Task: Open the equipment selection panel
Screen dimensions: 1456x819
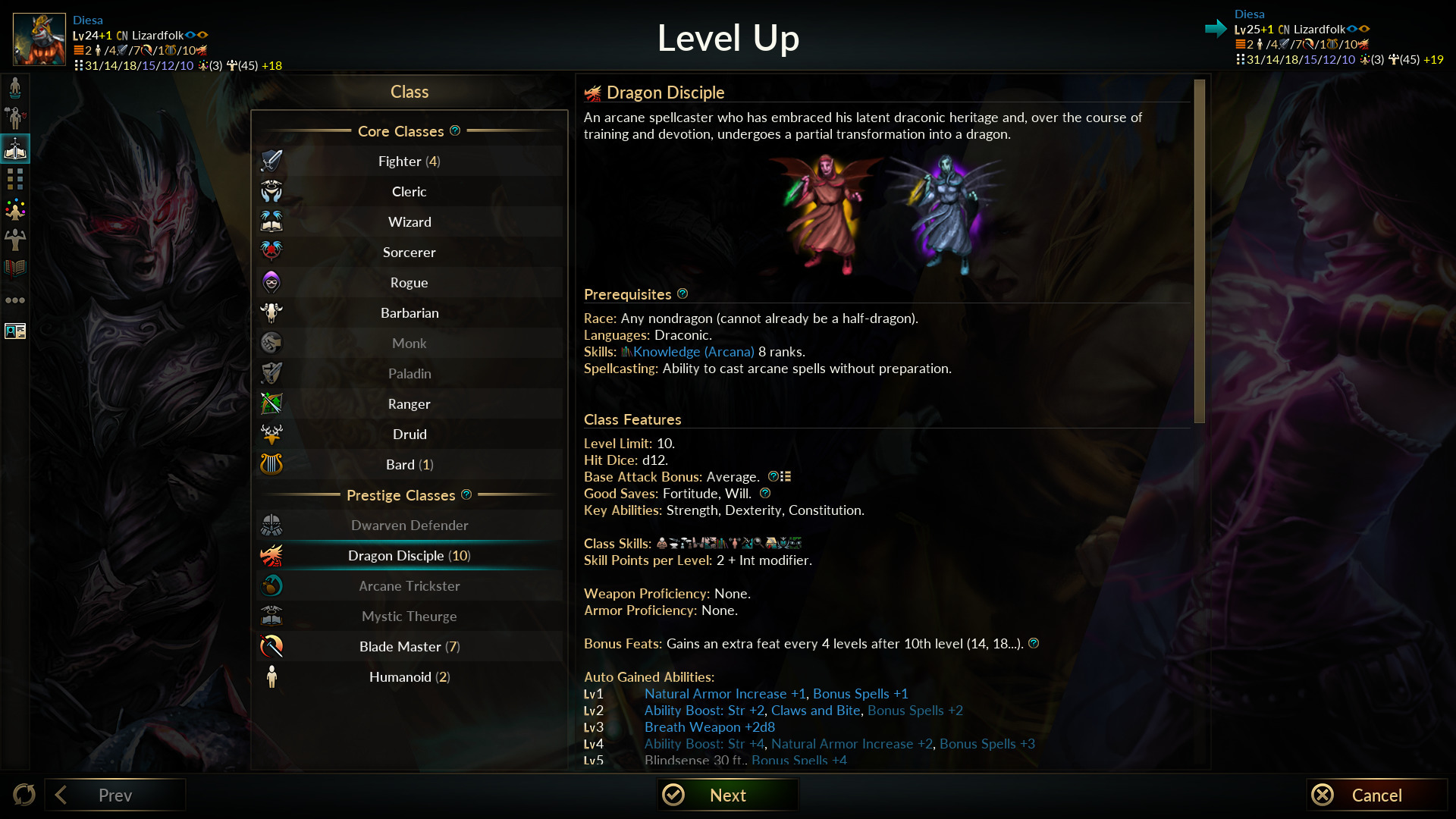Action: click(15, 118)
